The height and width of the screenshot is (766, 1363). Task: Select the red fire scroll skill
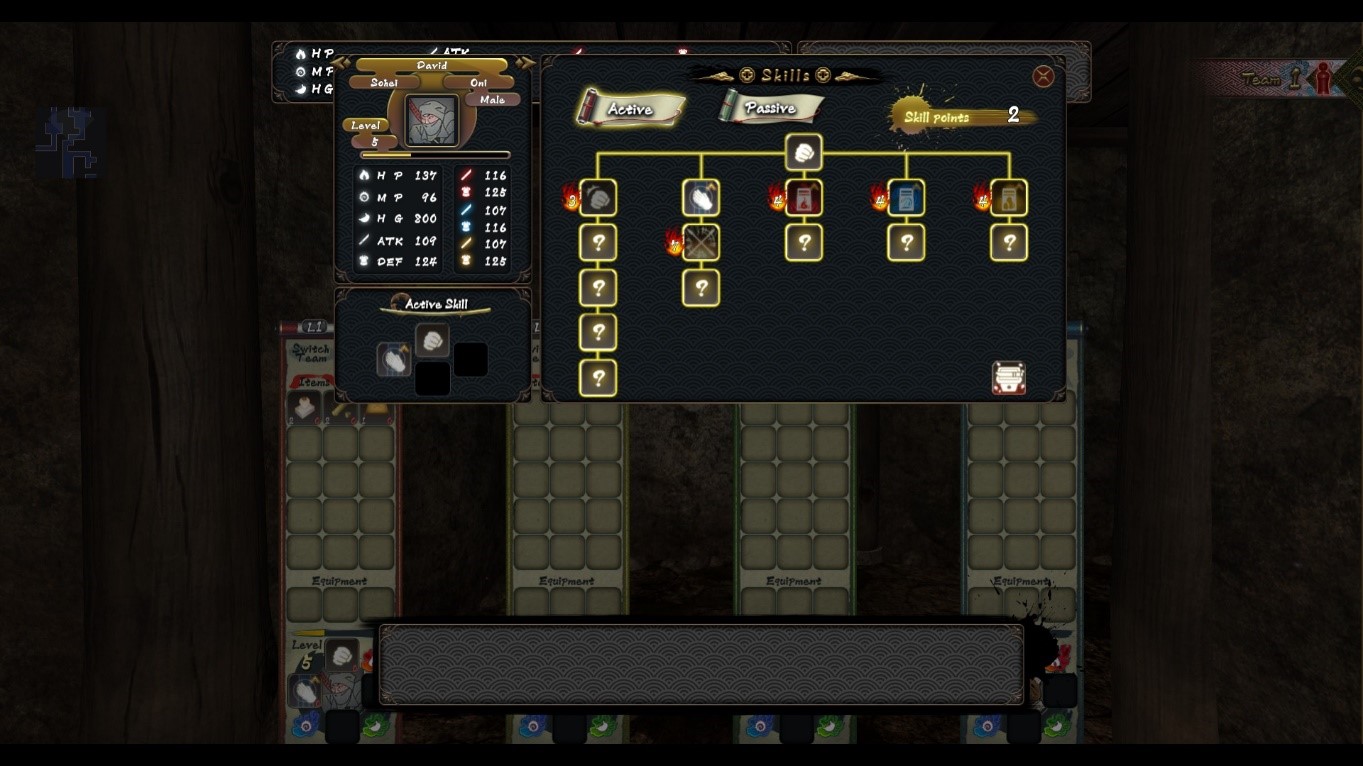pyautogui.click(x=804, y=198)
